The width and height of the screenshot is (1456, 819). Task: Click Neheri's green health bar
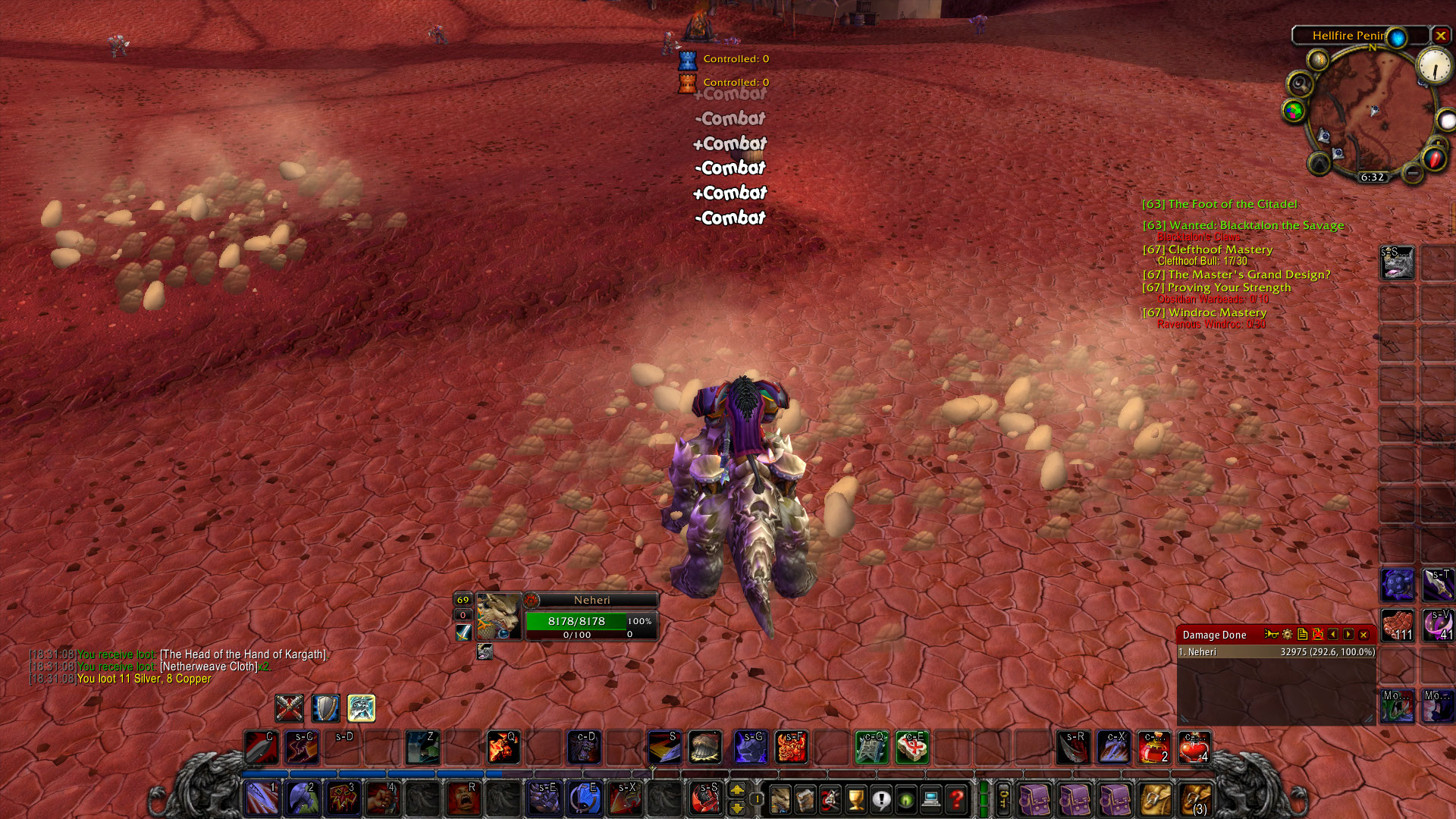[x=576, y=620]
